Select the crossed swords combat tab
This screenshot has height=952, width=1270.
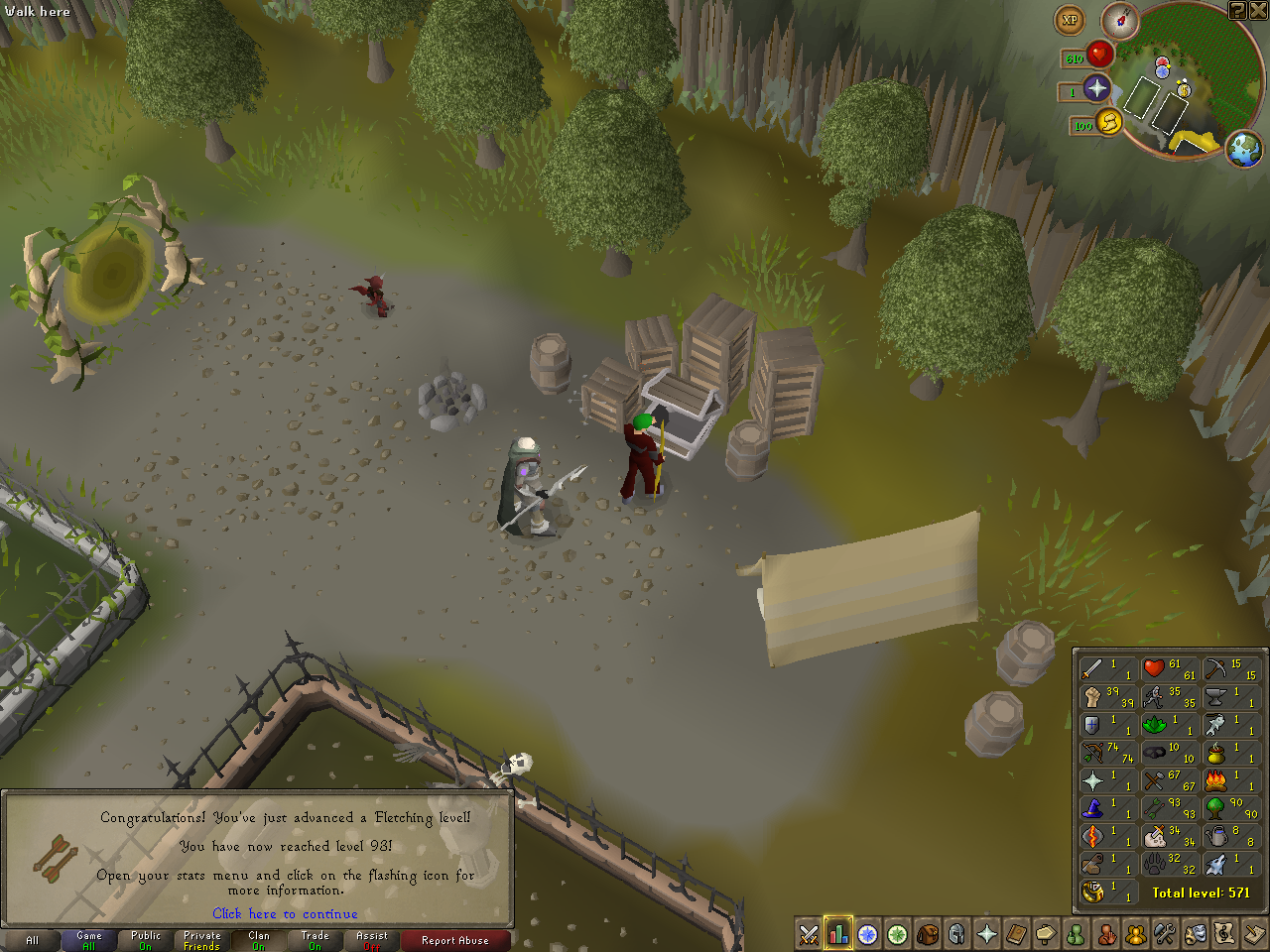[808, 933]
